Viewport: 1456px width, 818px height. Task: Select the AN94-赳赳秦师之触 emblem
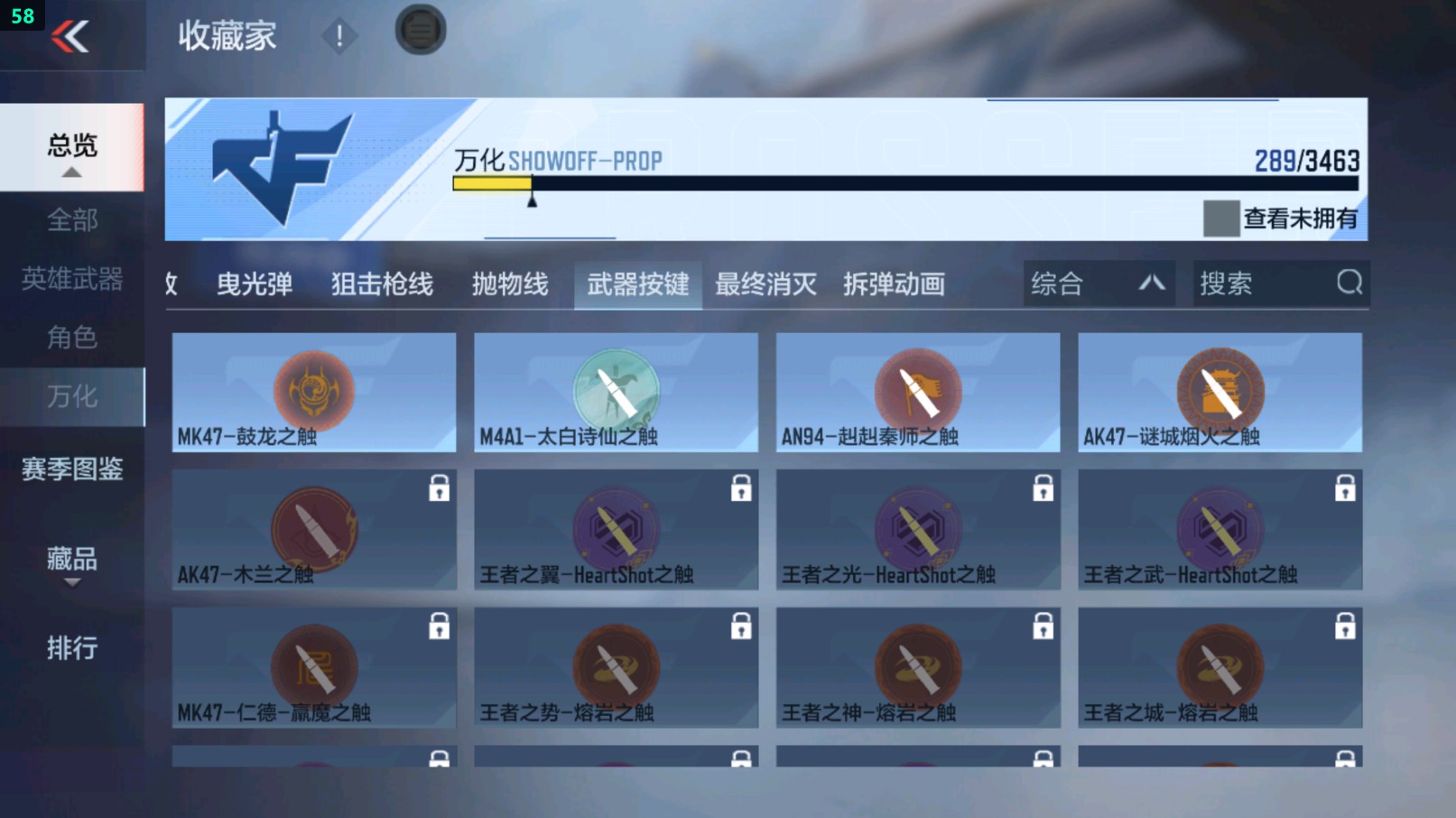pyautogui.click(x=917, y=390)
